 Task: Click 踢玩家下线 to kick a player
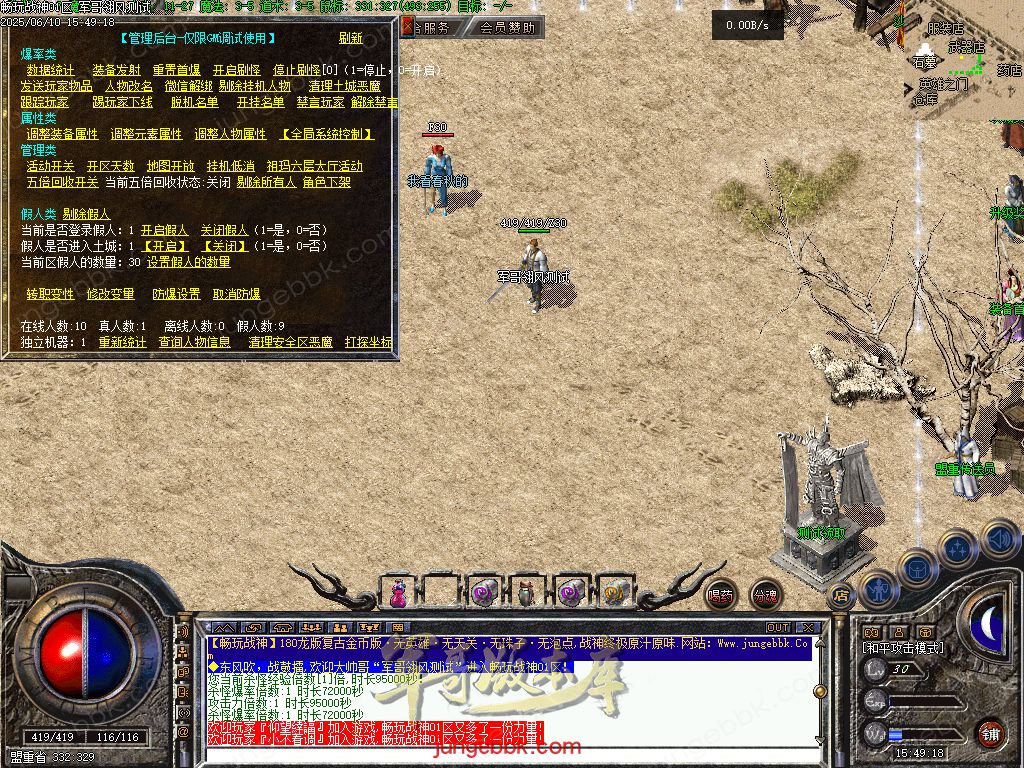(x=122, y=102)
